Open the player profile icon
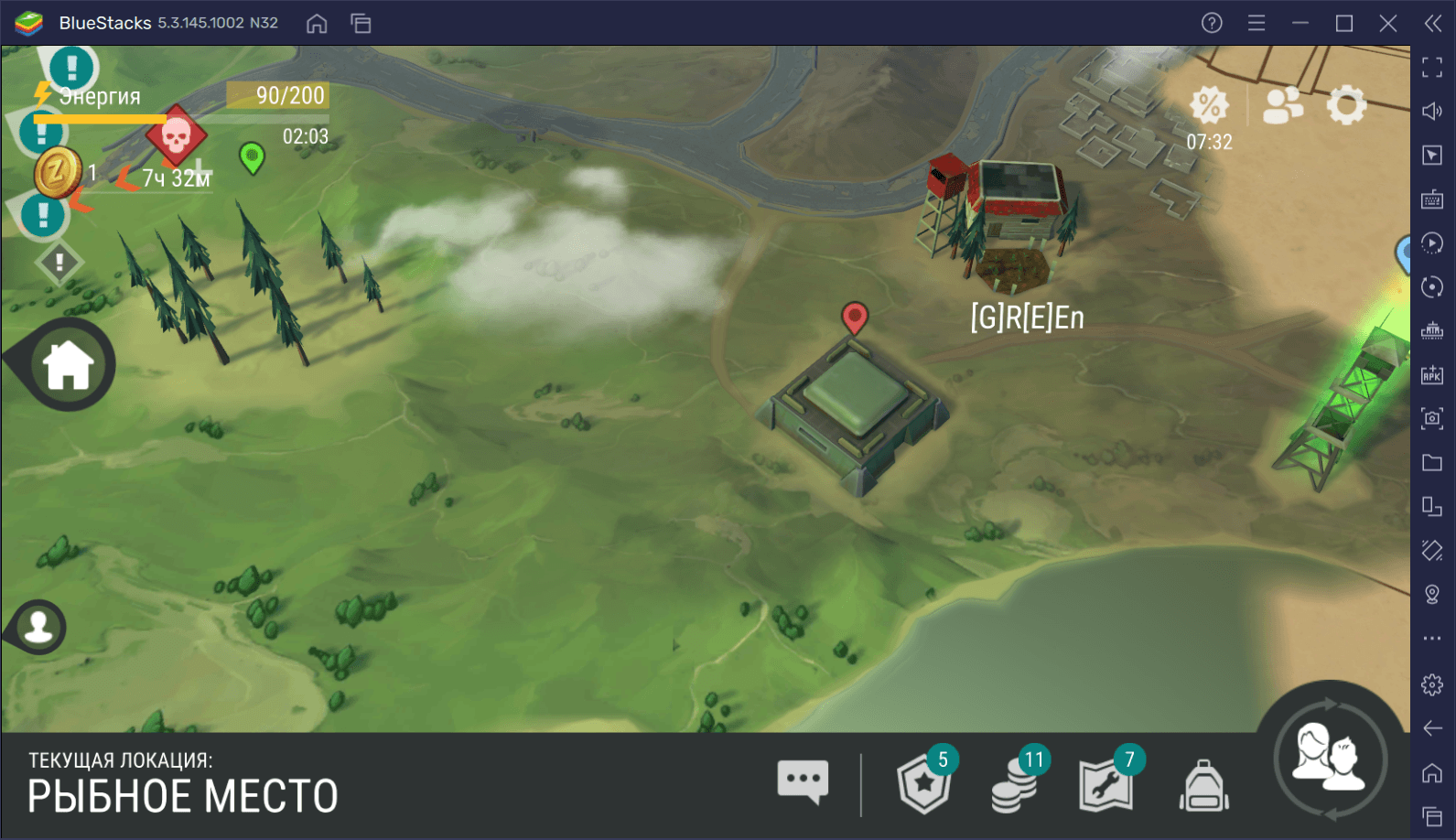 point(38,627)
